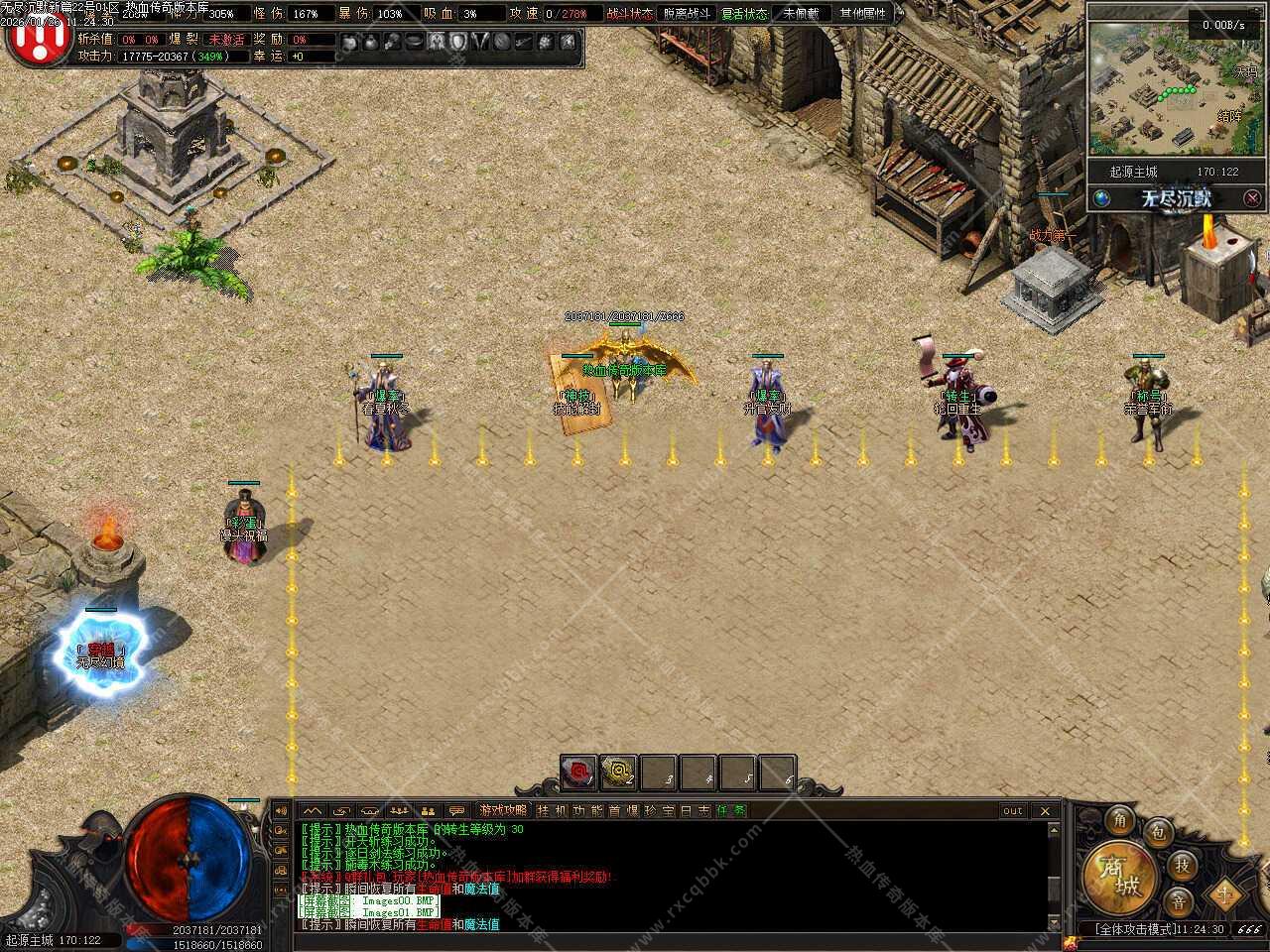The width and height of the screenshot is (1270, 952).
Task: Close the chat panel with X button
Action: [x=1045, y=810]
